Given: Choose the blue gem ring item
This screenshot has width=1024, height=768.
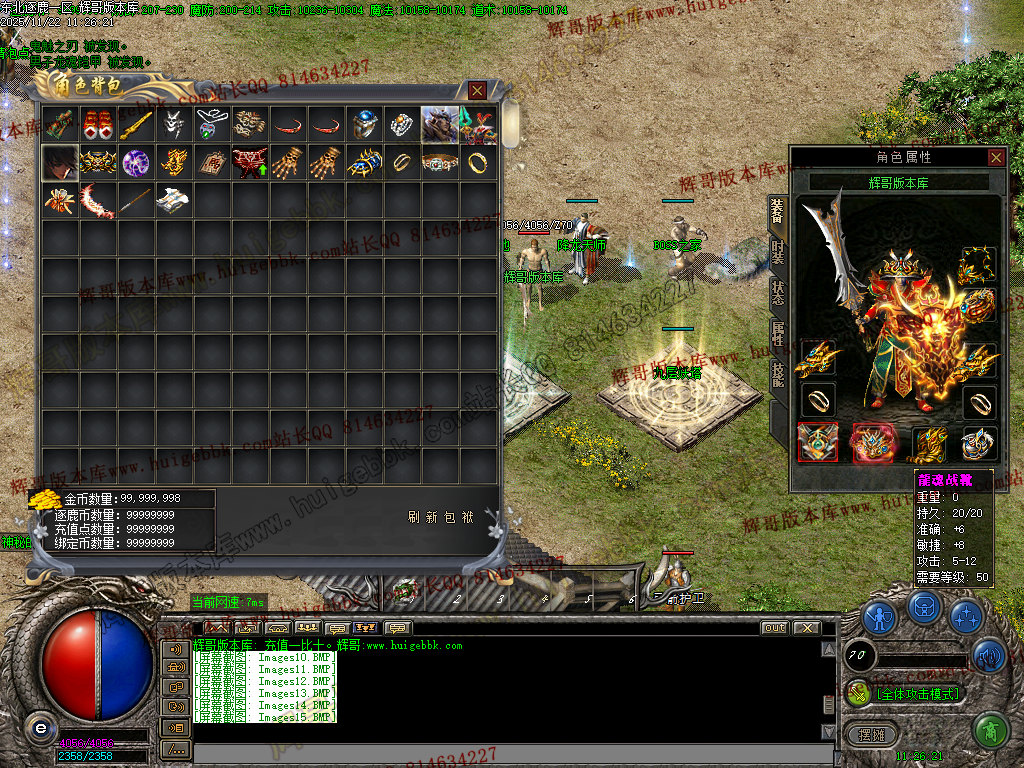Looking at the screenshot, I should click(x=364, y=125).
